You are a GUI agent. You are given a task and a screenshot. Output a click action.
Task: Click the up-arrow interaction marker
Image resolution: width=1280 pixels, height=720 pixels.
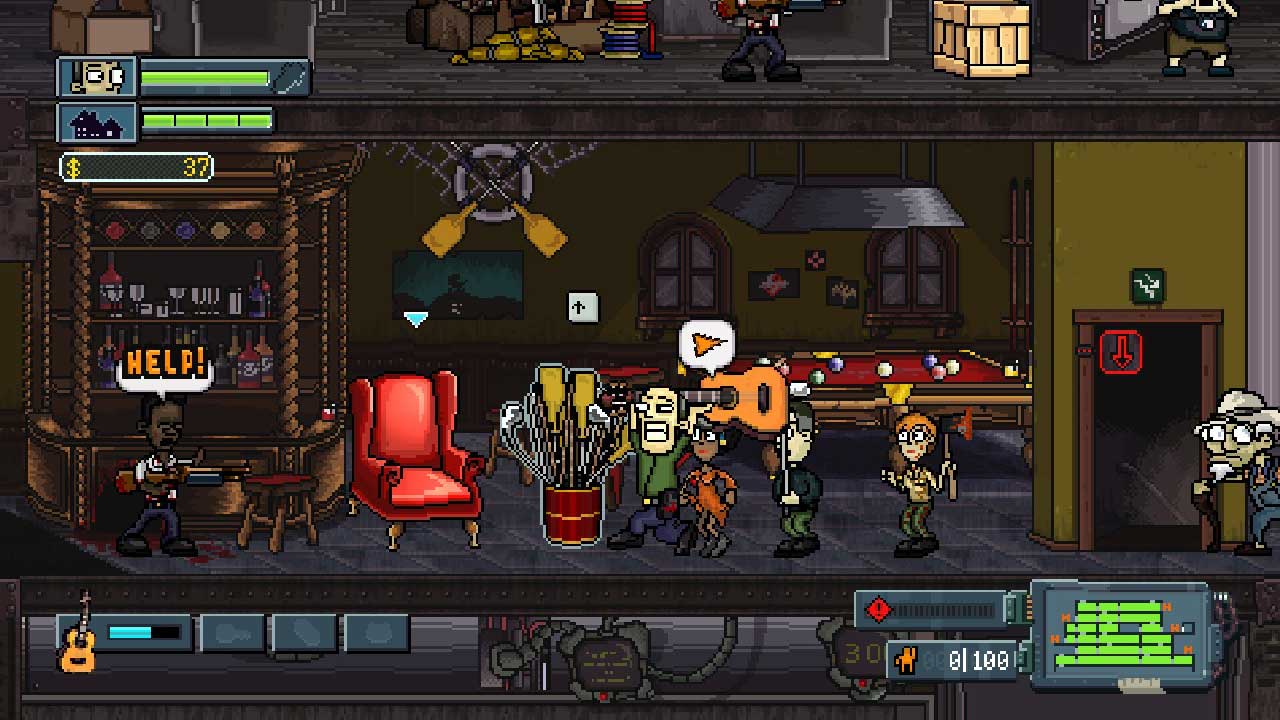582,307
